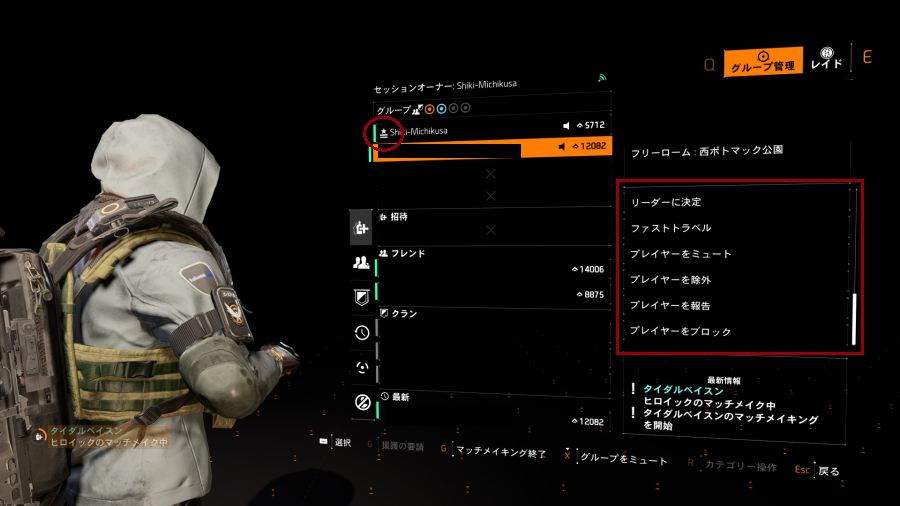Switch to the グループ管理 tab
900x506 pixels.
click(763, 64)
